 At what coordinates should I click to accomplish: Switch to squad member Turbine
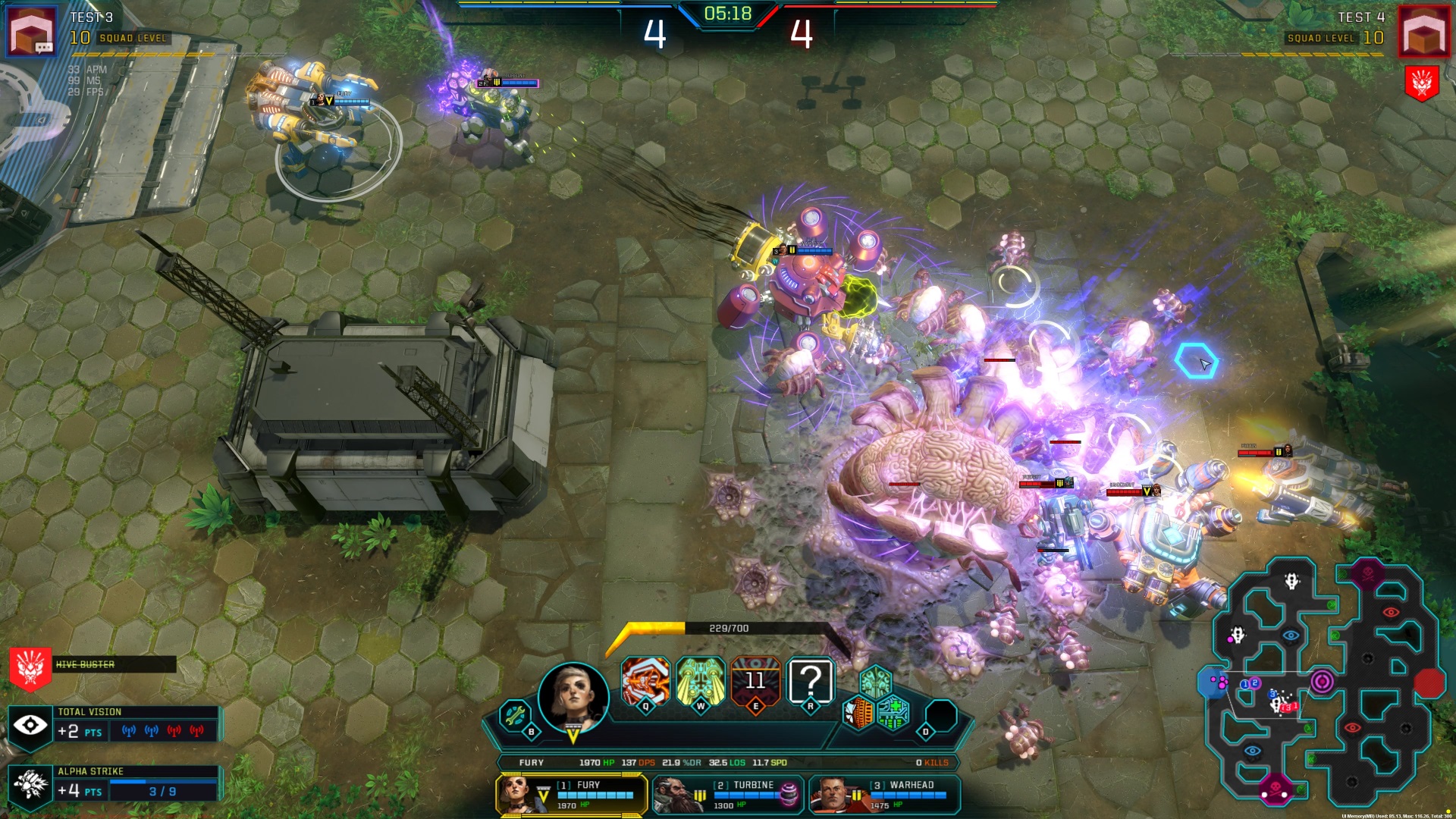pos(728,794)
